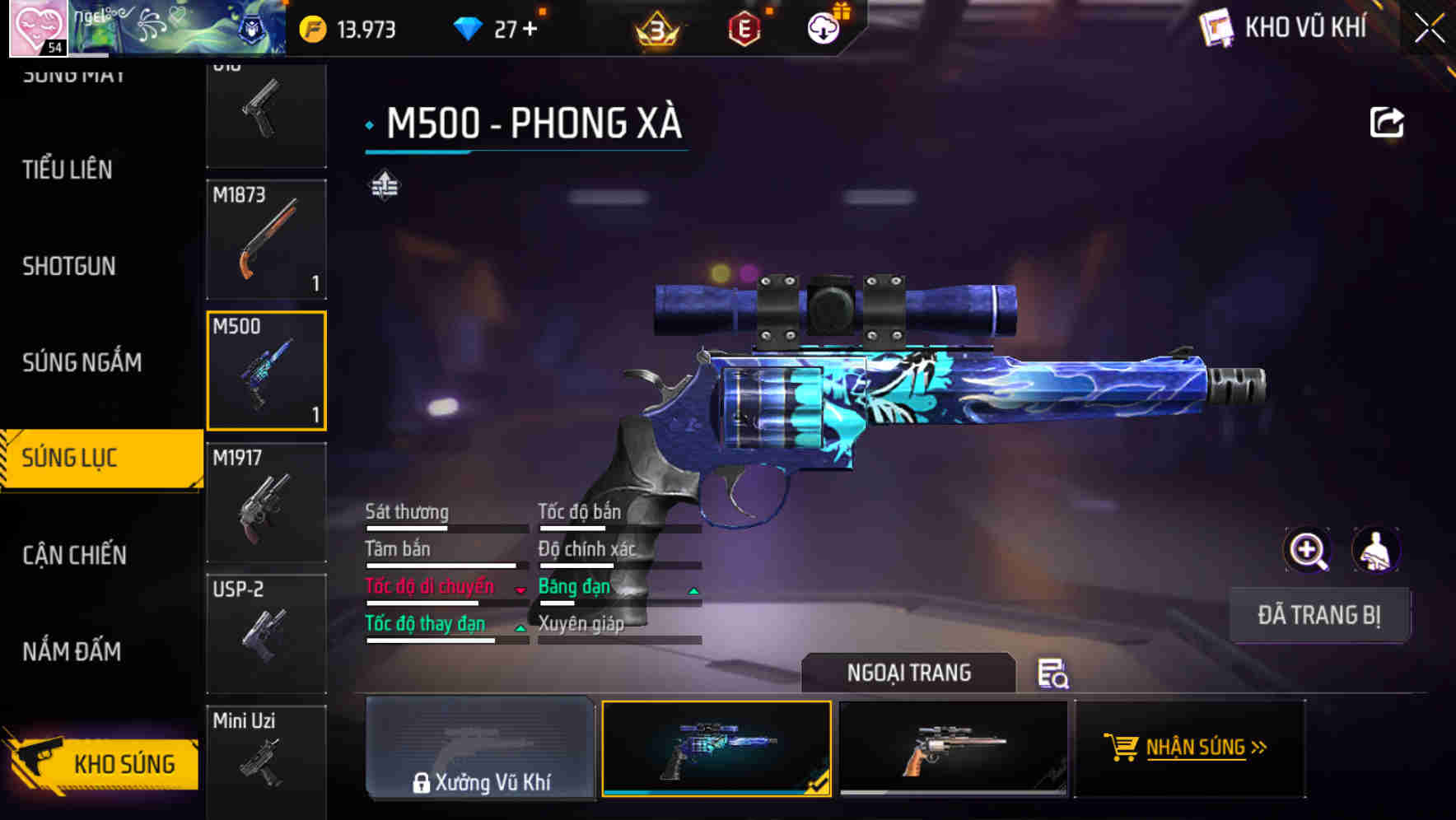
Task: Share the M500 Phong Xà skin
Action: click(1386, 121)
